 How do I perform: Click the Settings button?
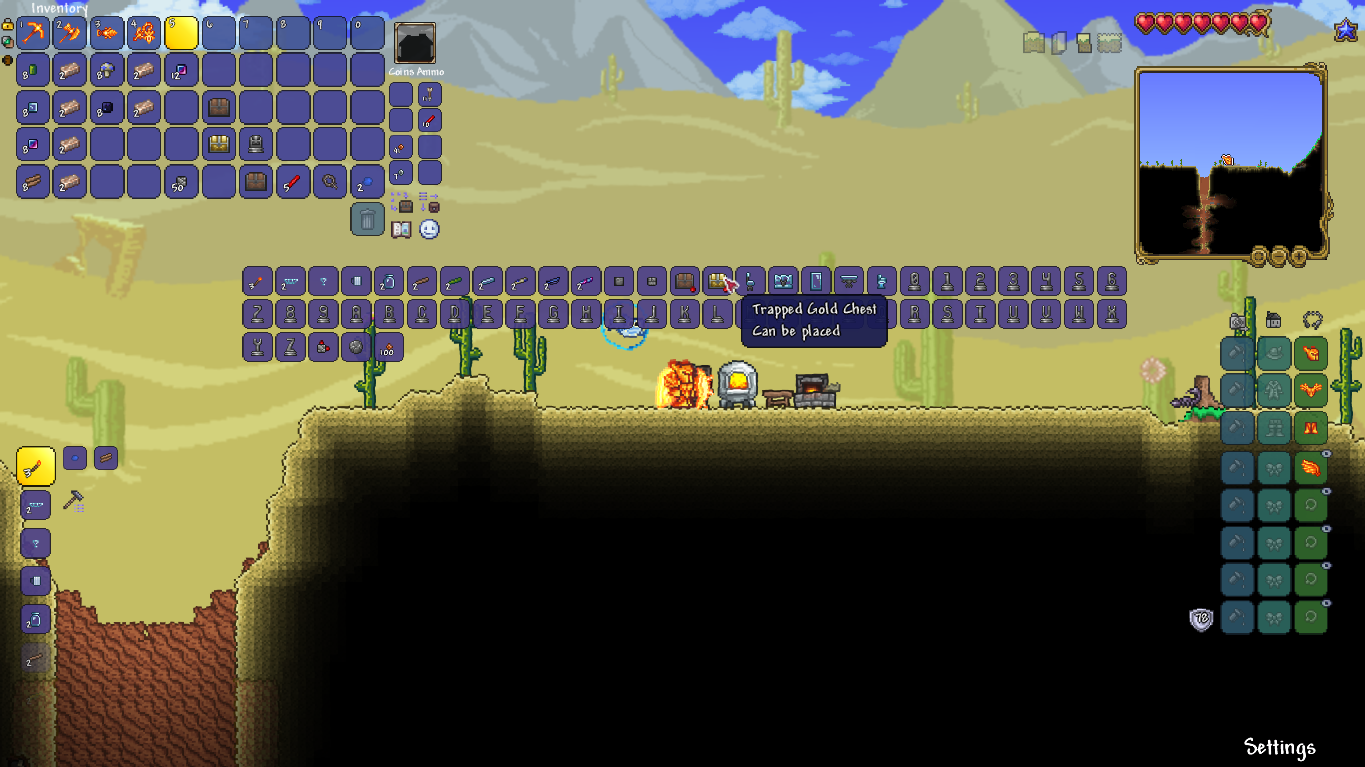(x=1281, y=747)
